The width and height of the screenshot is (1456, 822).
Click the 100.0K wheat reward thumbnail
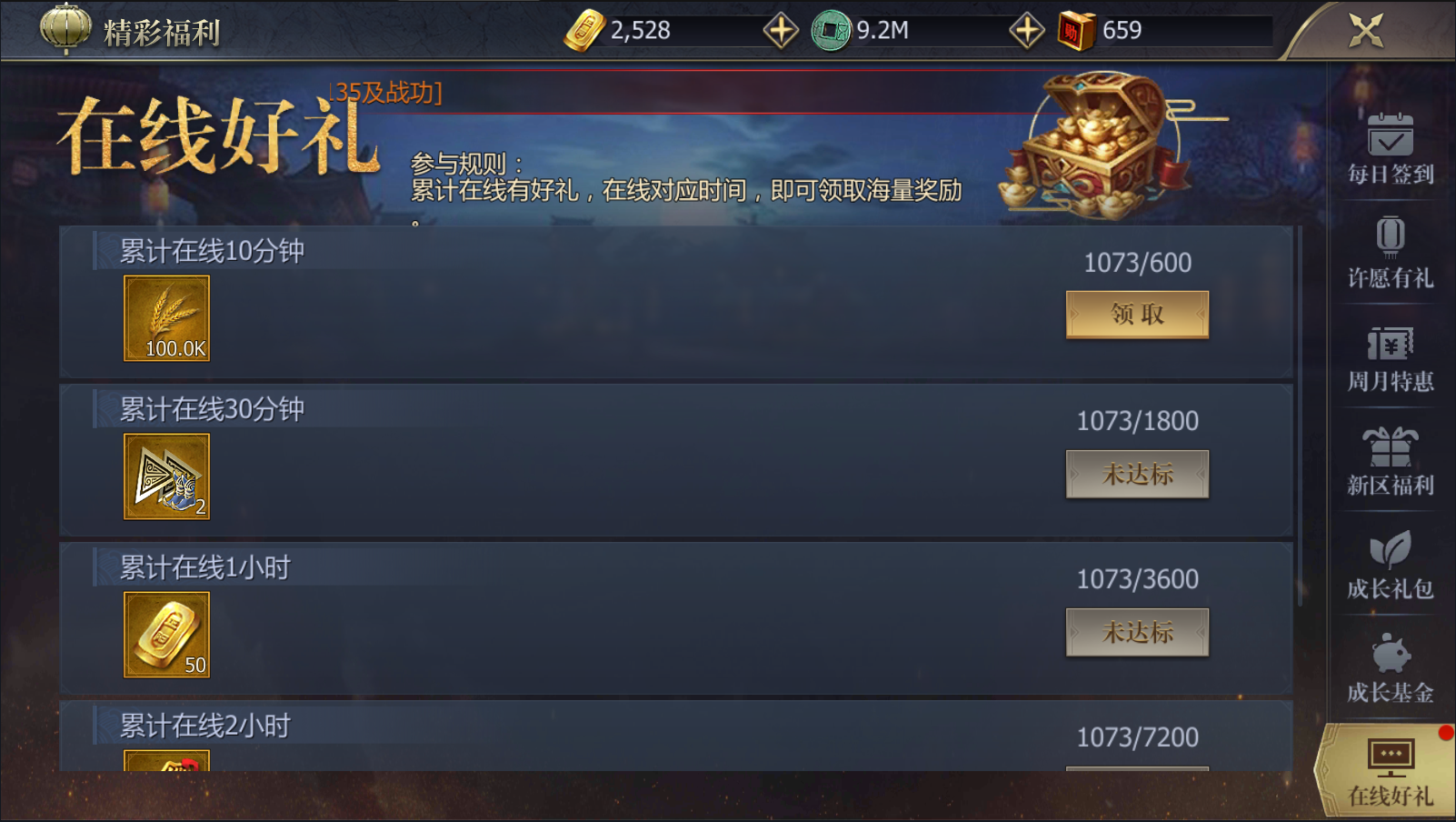click(167, 317)
